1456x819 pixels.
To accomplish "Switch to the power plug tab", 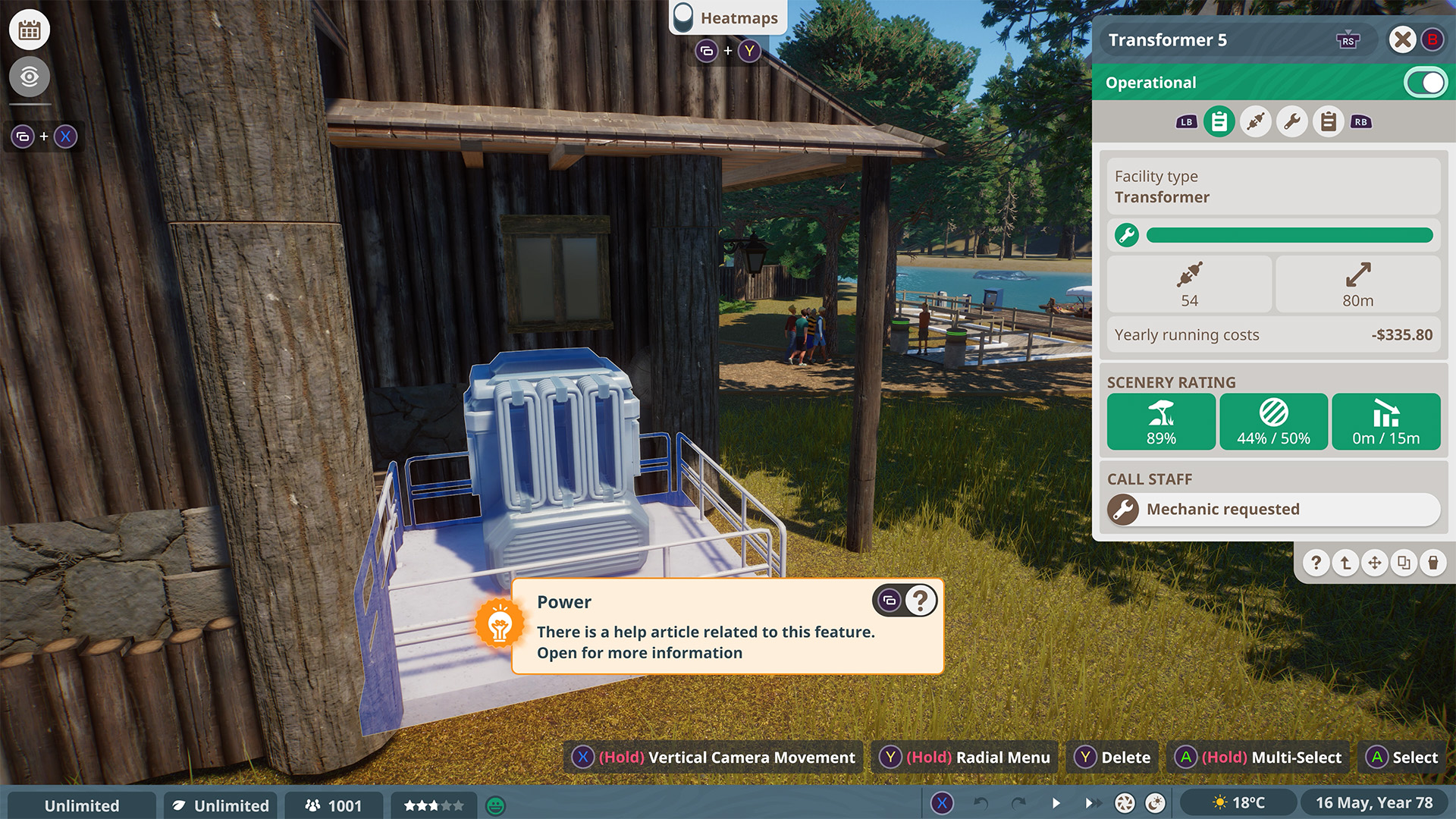I will coord(1256,121).
